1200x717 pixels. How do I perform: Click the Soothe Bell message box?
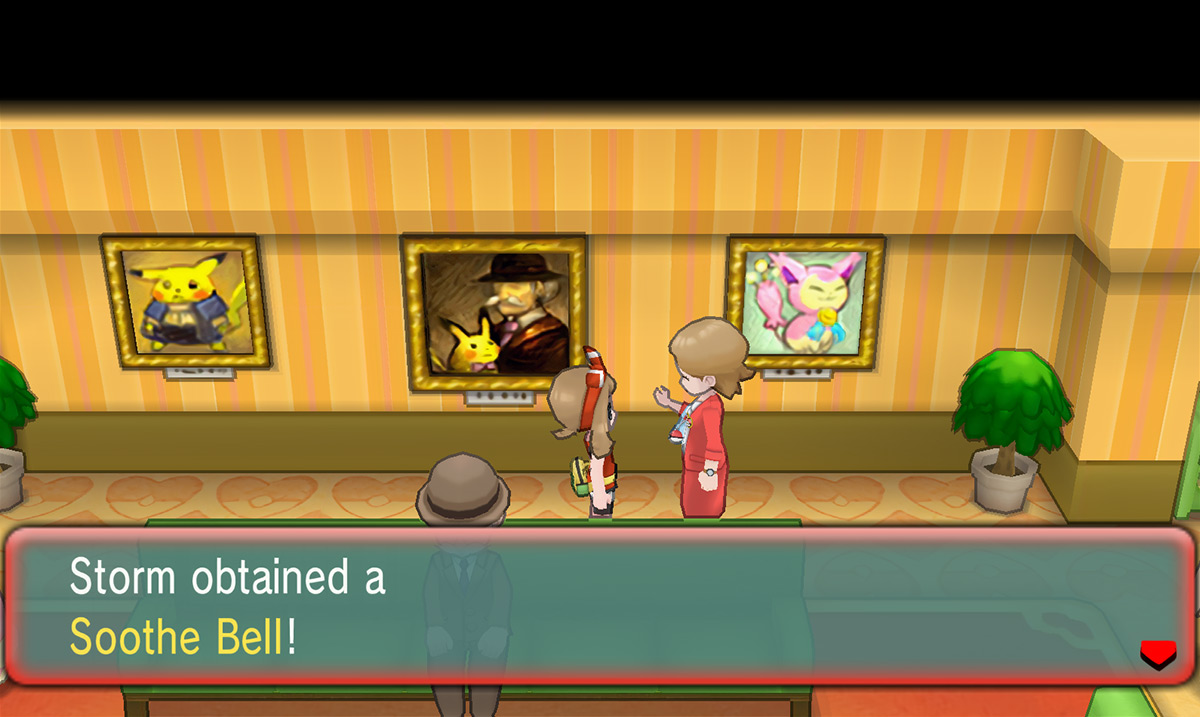(600, 606)
